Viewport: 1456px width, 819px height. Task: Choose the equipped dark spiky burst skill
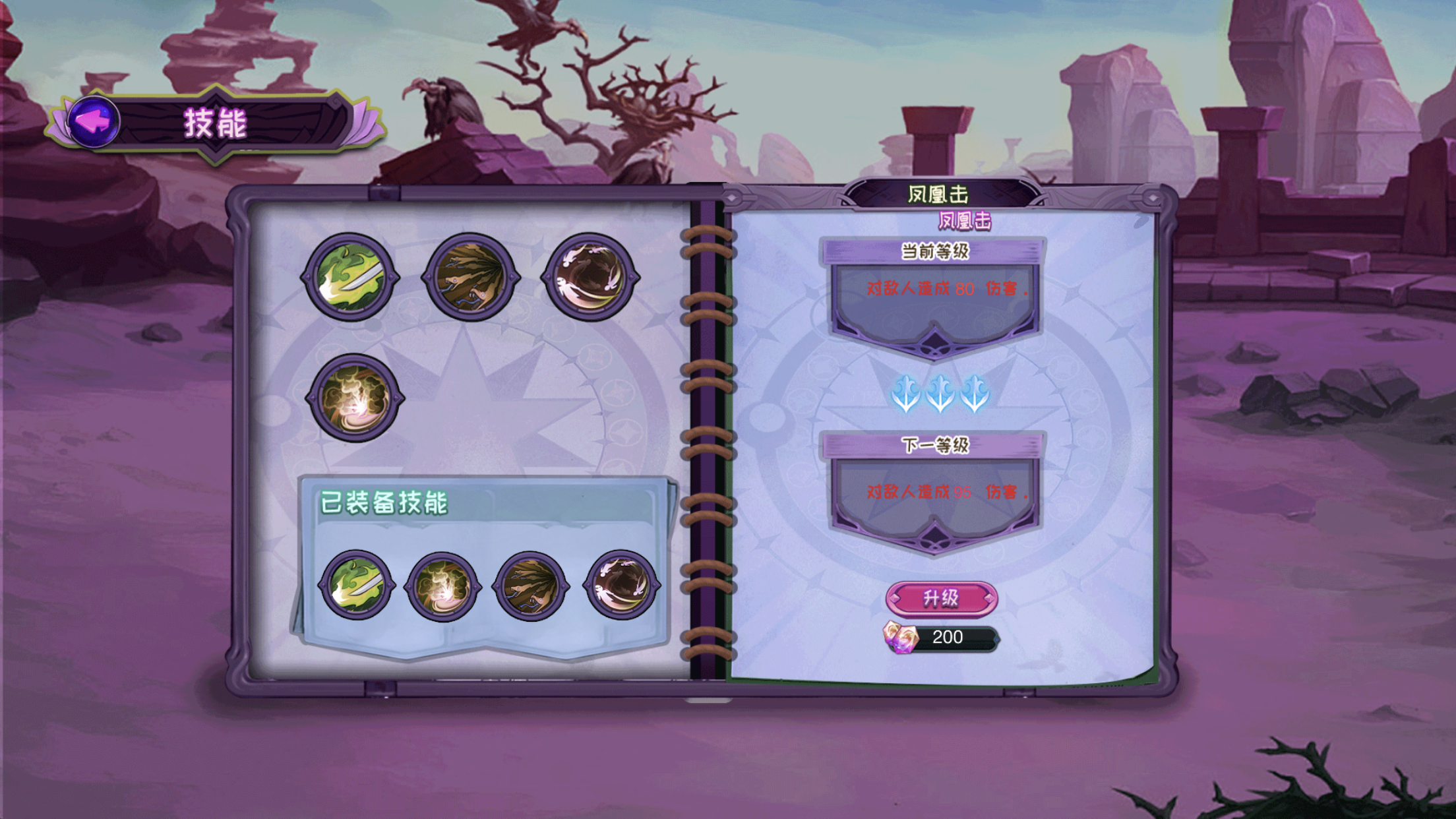[x=531, y=586]
